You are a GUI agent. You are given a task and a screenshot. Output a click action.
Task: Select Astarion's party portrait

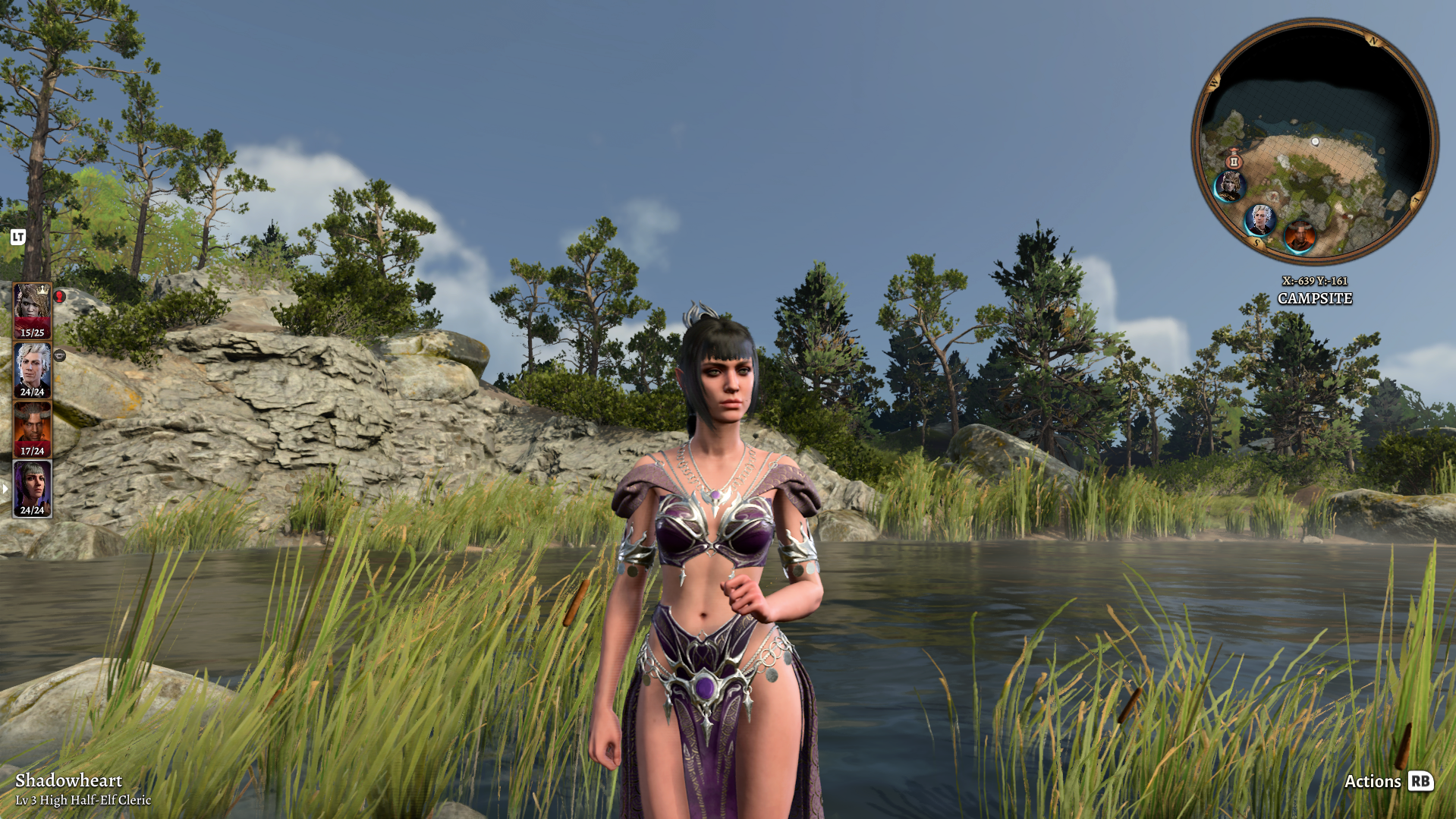coord(33,369)
